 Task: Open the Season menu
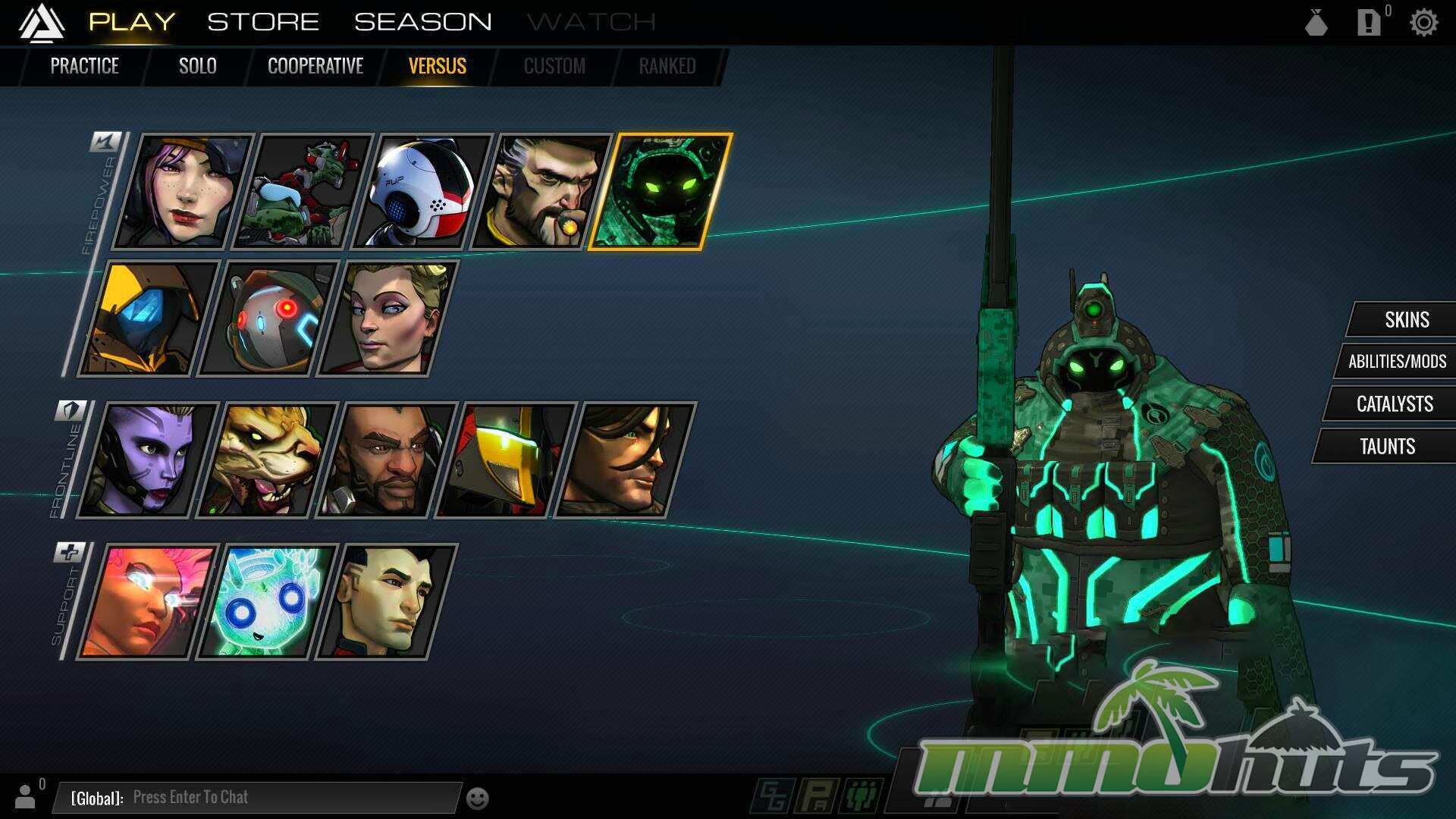click(422, 22)
